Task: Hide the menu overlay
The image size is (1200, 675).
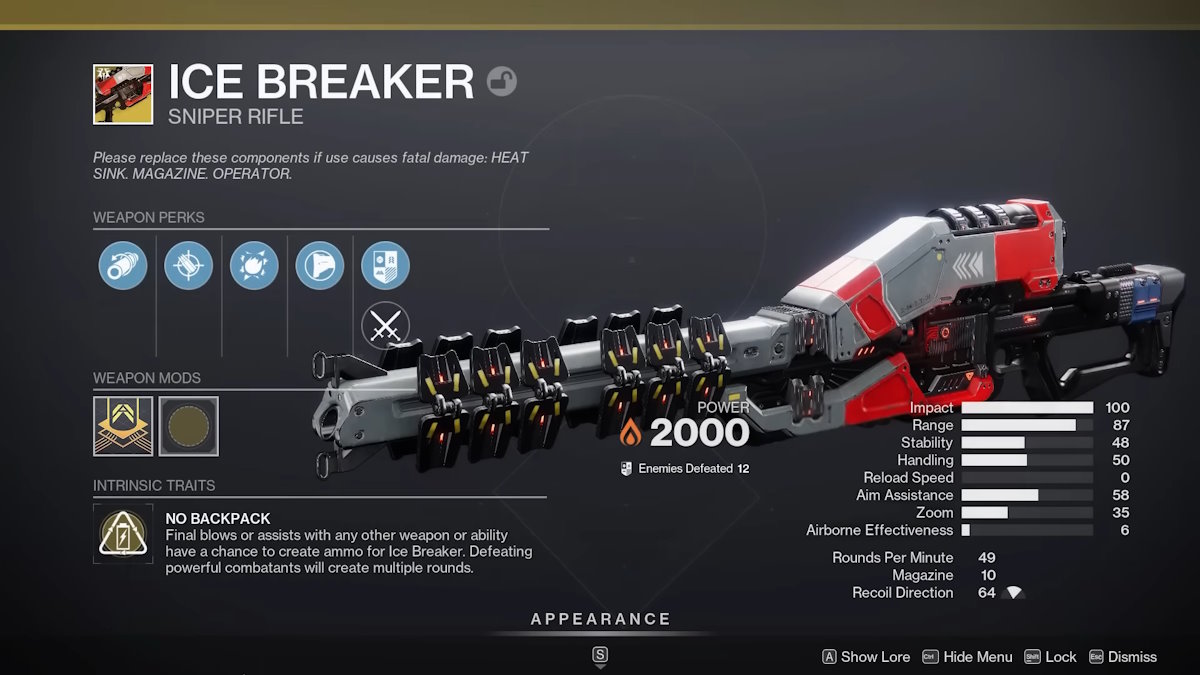Action: pos(967,657)
